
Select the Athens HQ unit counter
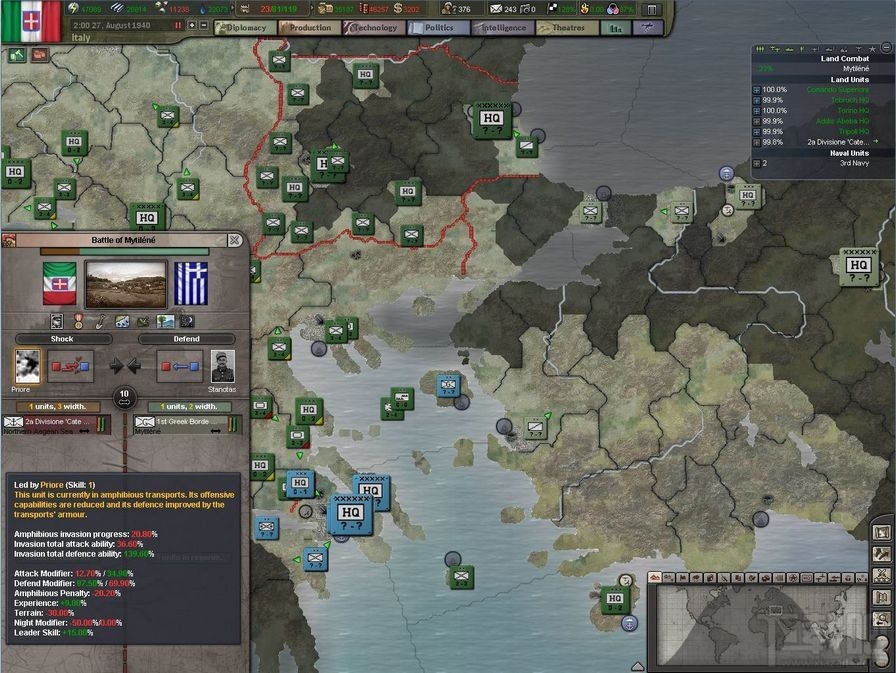click(x=350, y=513)
